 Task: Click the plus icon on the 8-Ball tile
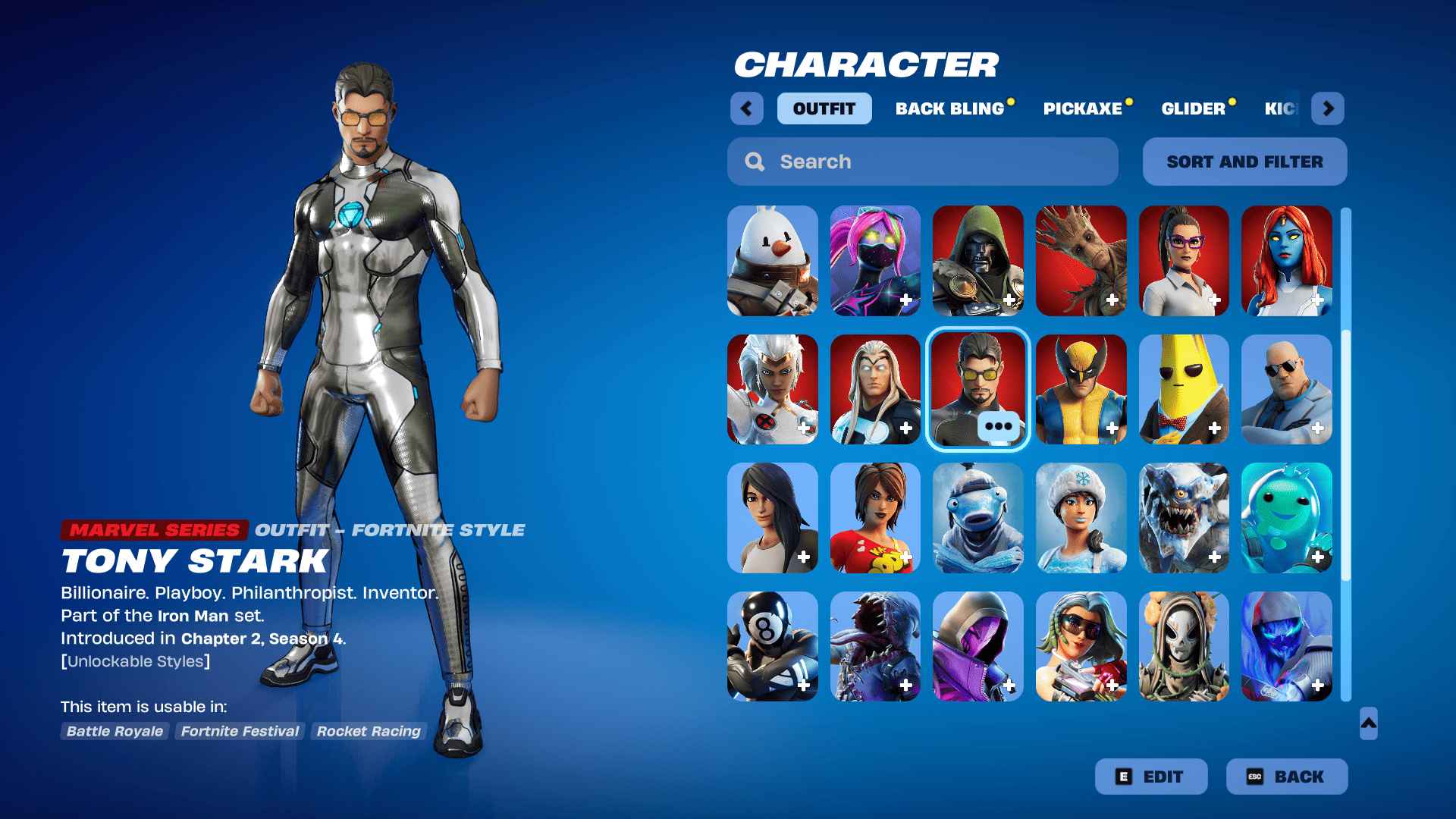803,685
